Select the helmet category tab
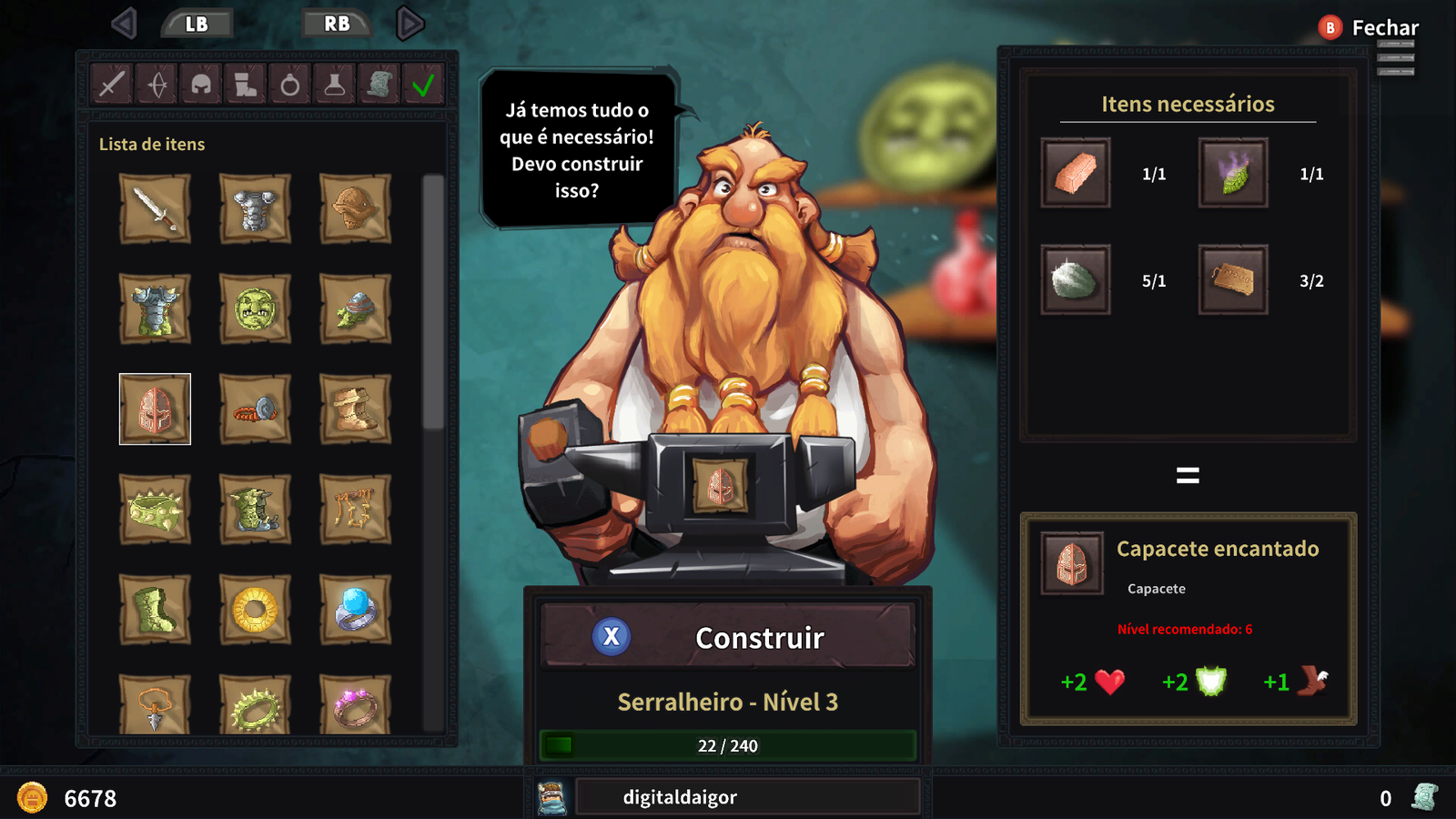 point(201,86)
